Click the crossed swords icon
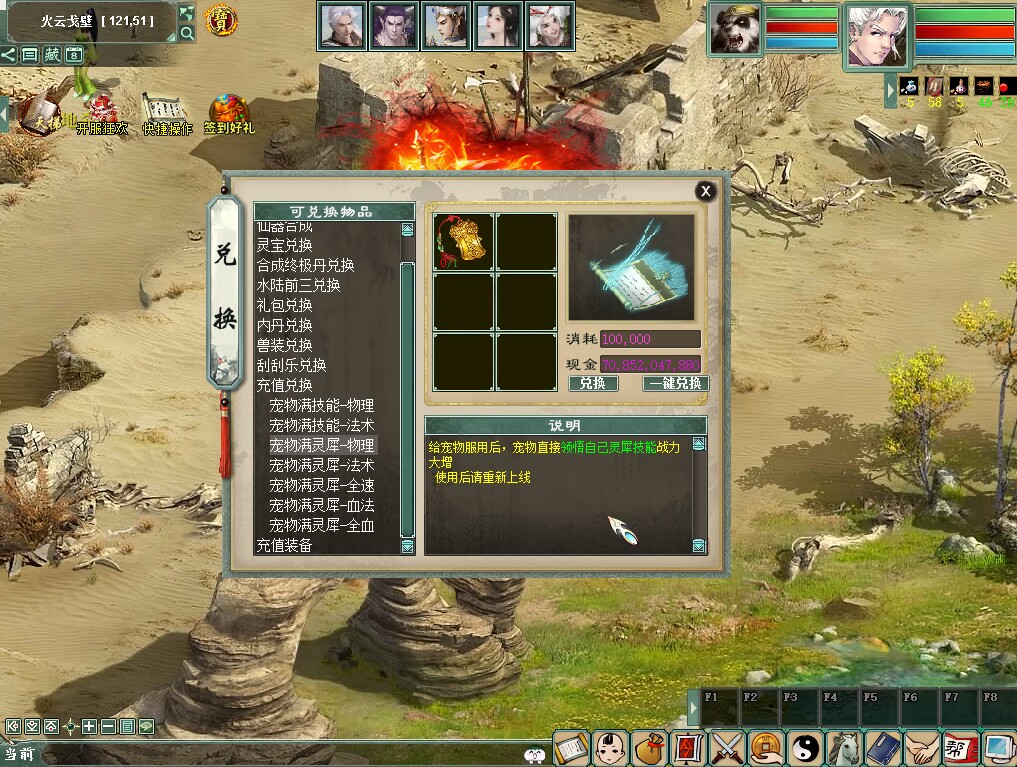1017x767 pixels. tap(725, 747)
